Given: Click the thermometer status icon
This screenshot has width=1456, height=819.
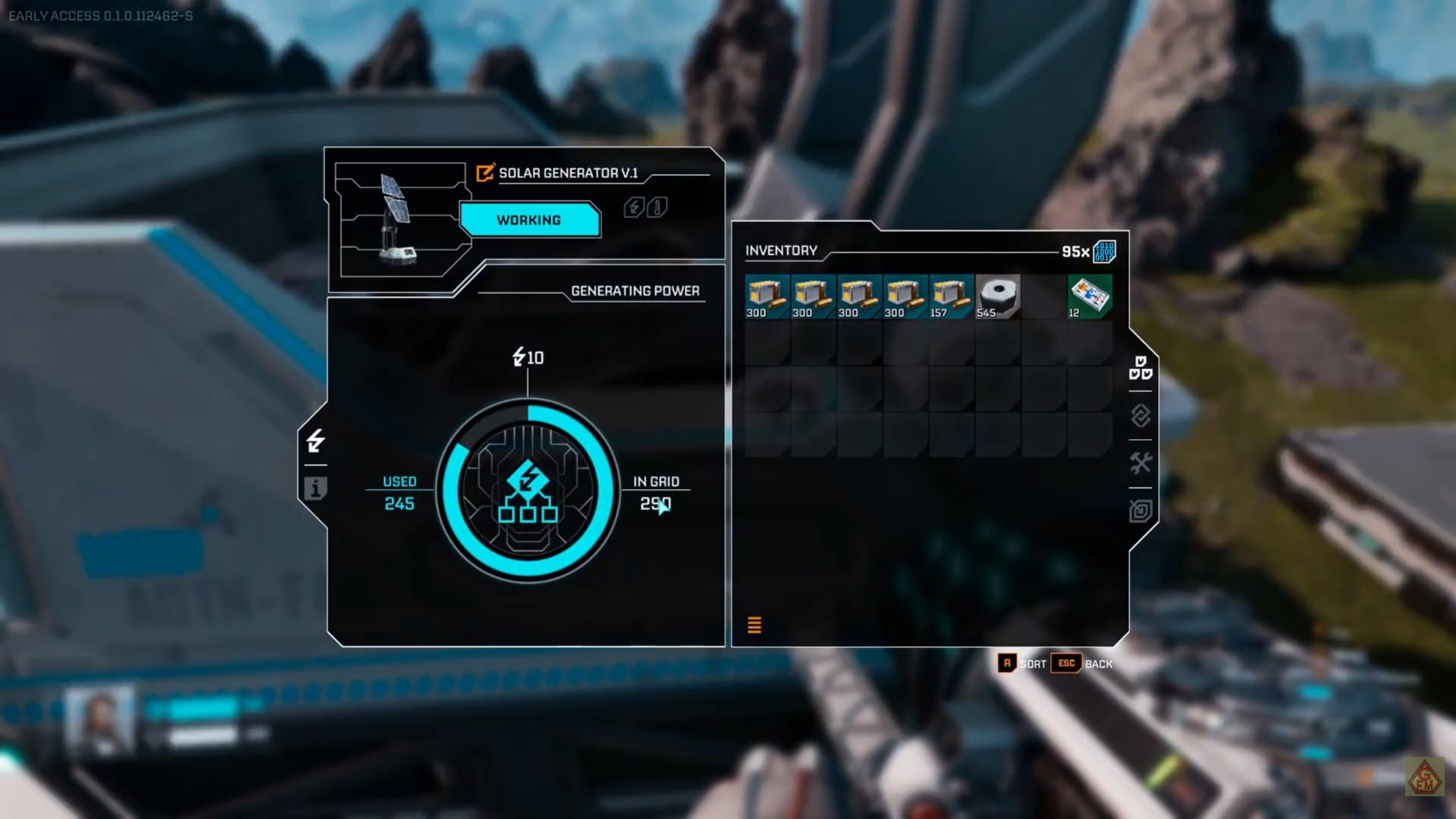Looking at the screenshot, I should 657,207.
